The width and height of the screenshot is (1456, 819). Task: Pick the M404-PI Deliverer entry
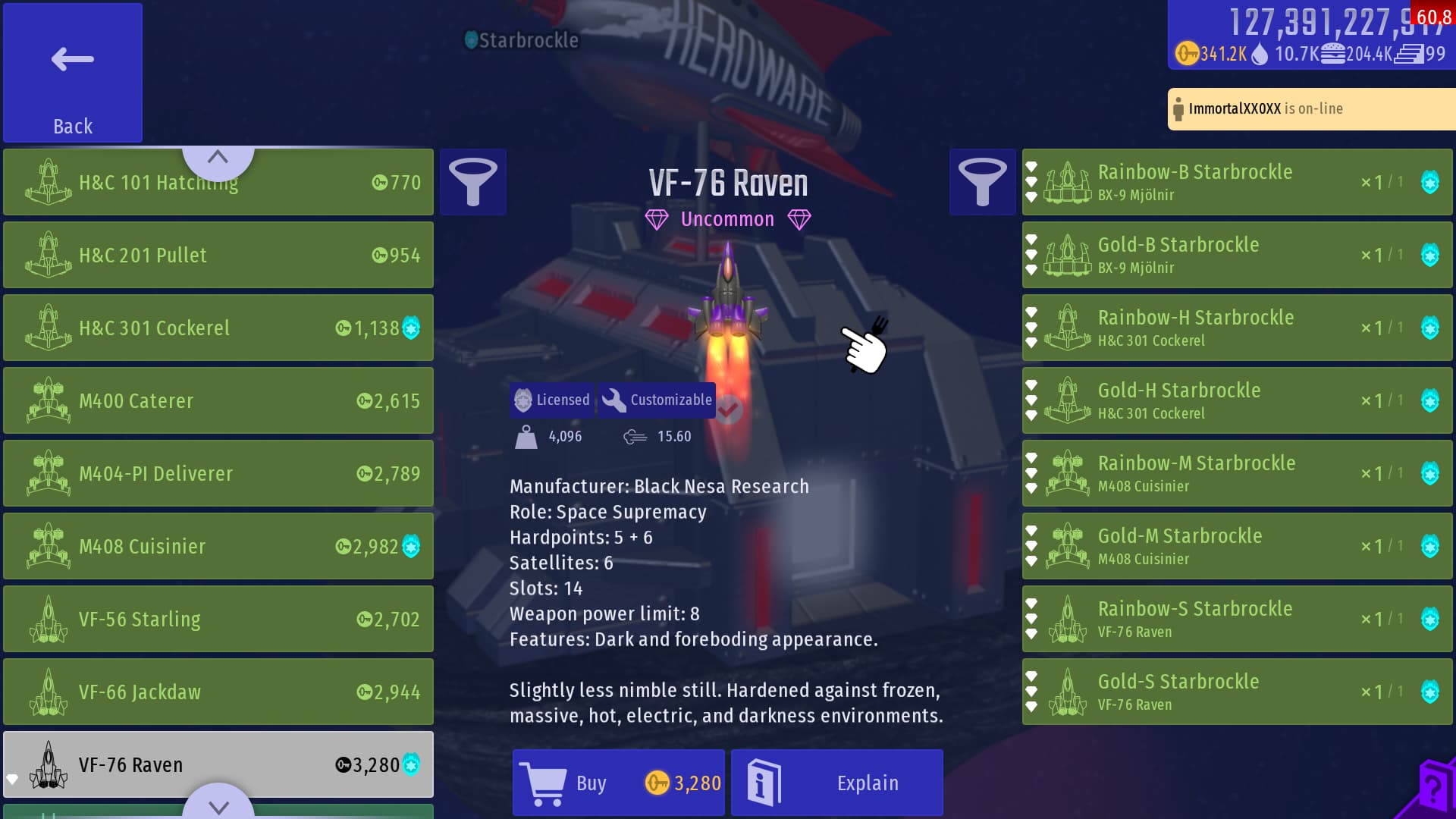[218, 473]
